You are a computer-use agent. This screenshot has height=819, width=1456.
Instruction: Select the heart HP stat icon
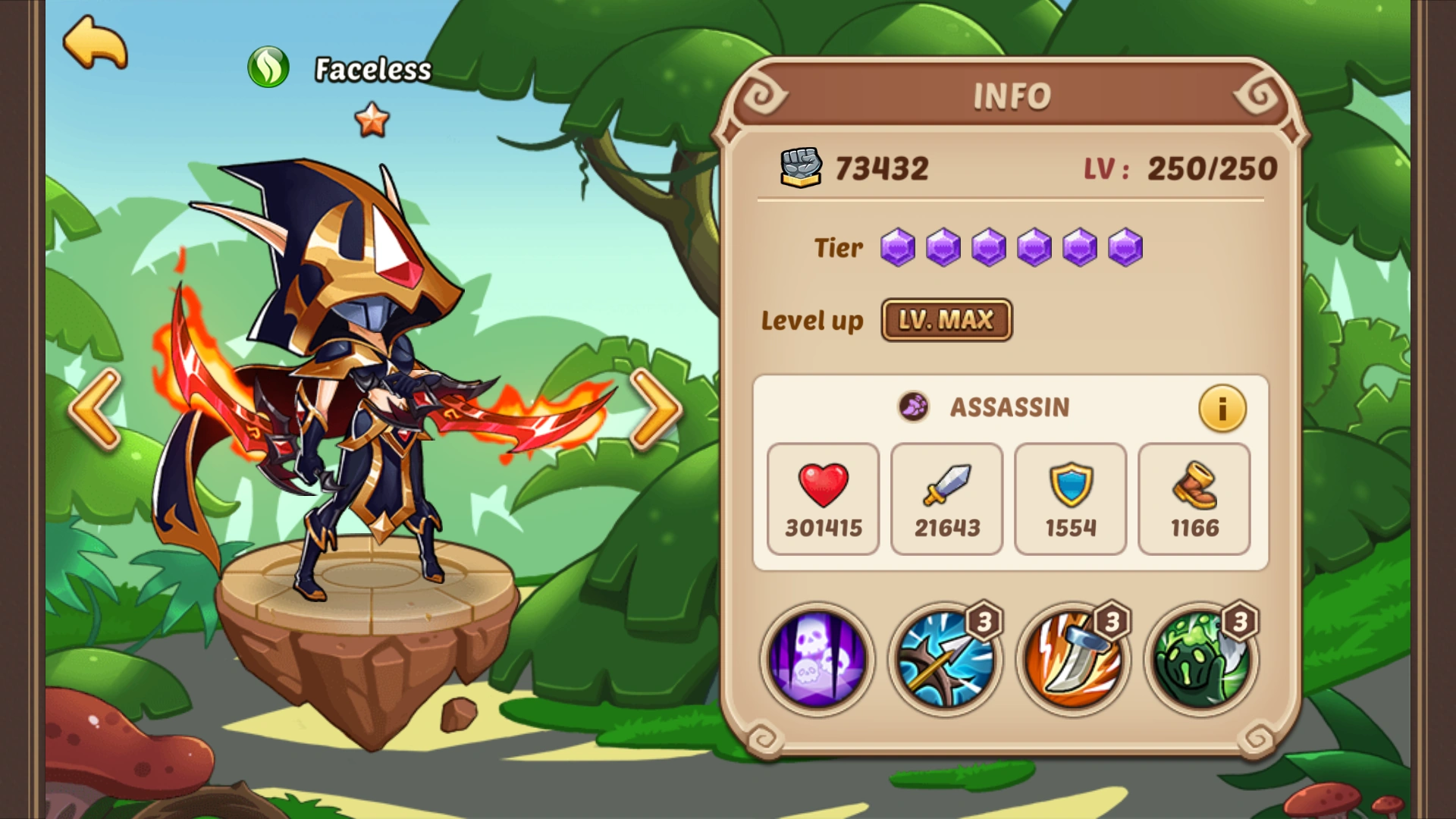[823, 485]
